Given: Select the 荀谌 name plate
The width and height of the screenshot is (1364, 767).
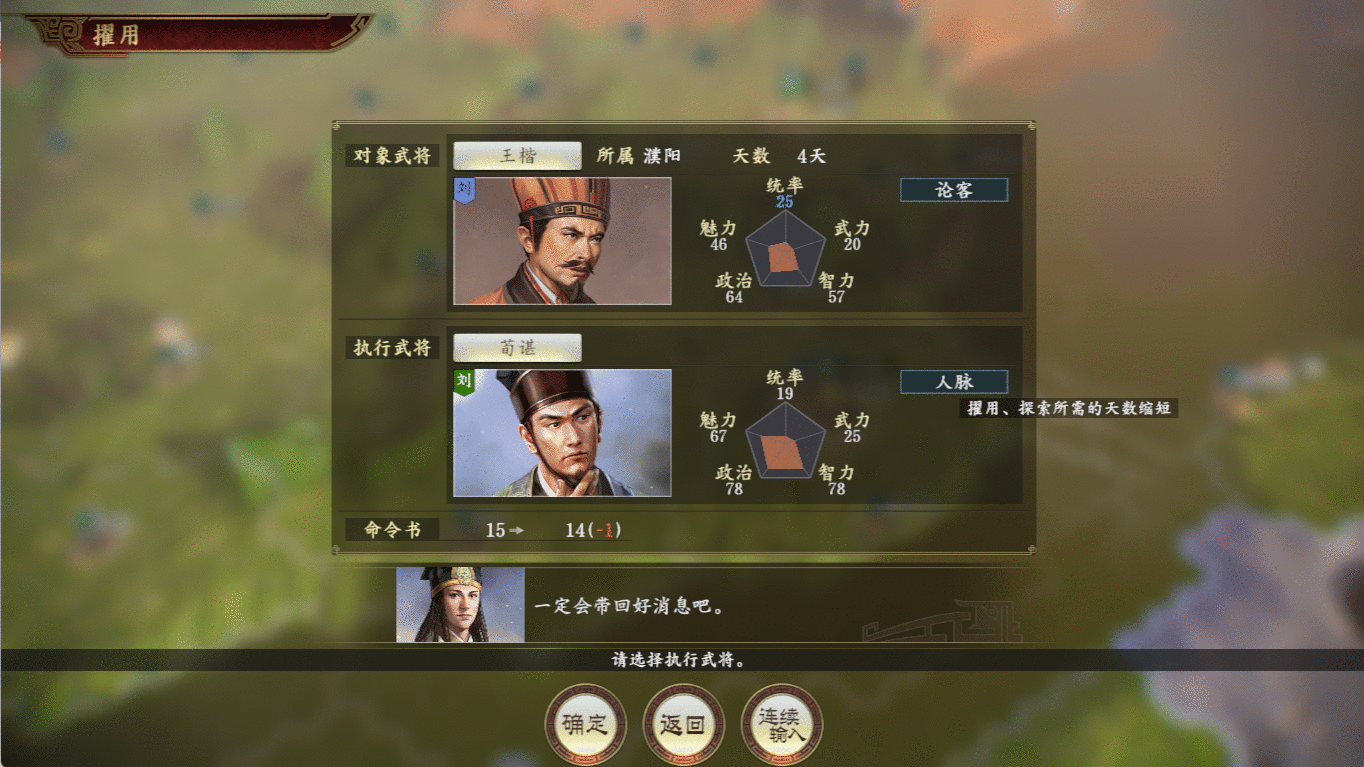Looking at the screenshot, I should pyautogui.click(x=518, y=347).
